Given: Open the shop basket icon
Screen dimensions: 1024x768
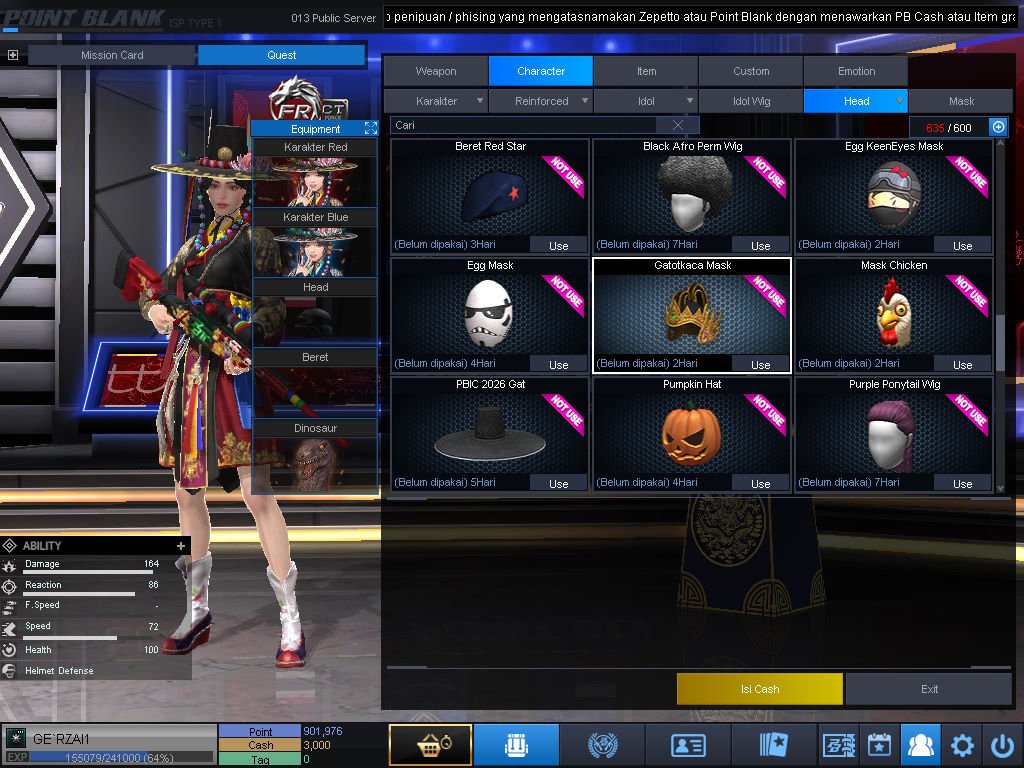Looking at the screenshot, I should (430, 745).
